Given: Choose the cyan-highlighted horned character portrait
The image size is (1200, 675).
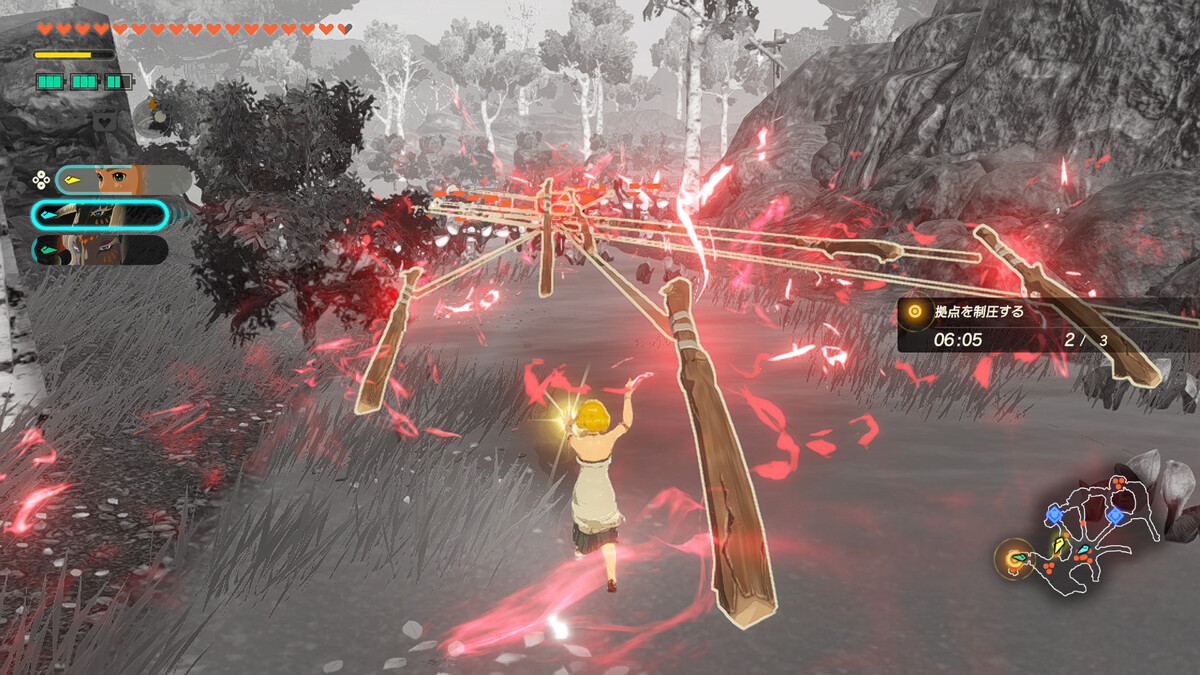Looking at the screenshot, I should coord(100,215).
